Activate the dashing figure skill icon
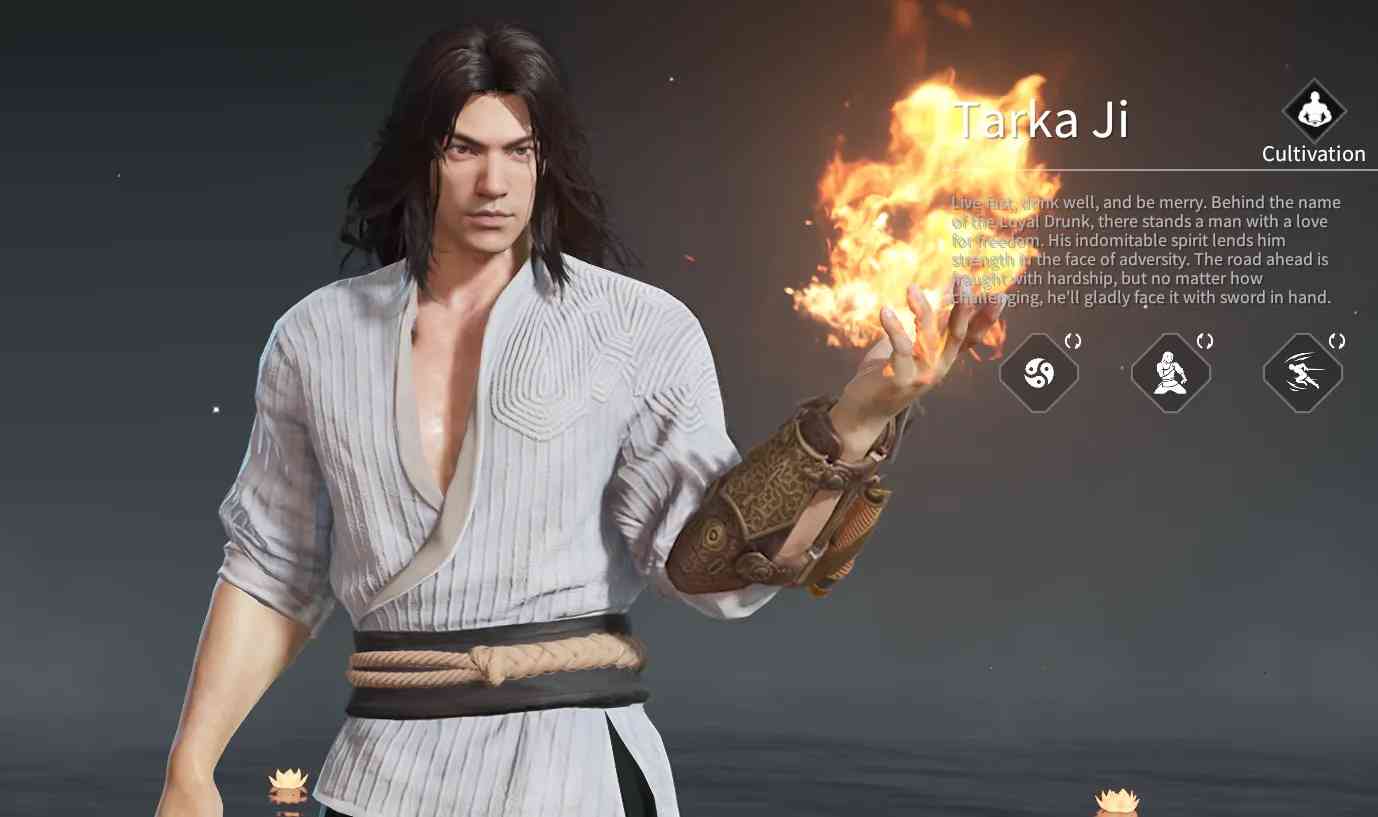 point(1302,374)
